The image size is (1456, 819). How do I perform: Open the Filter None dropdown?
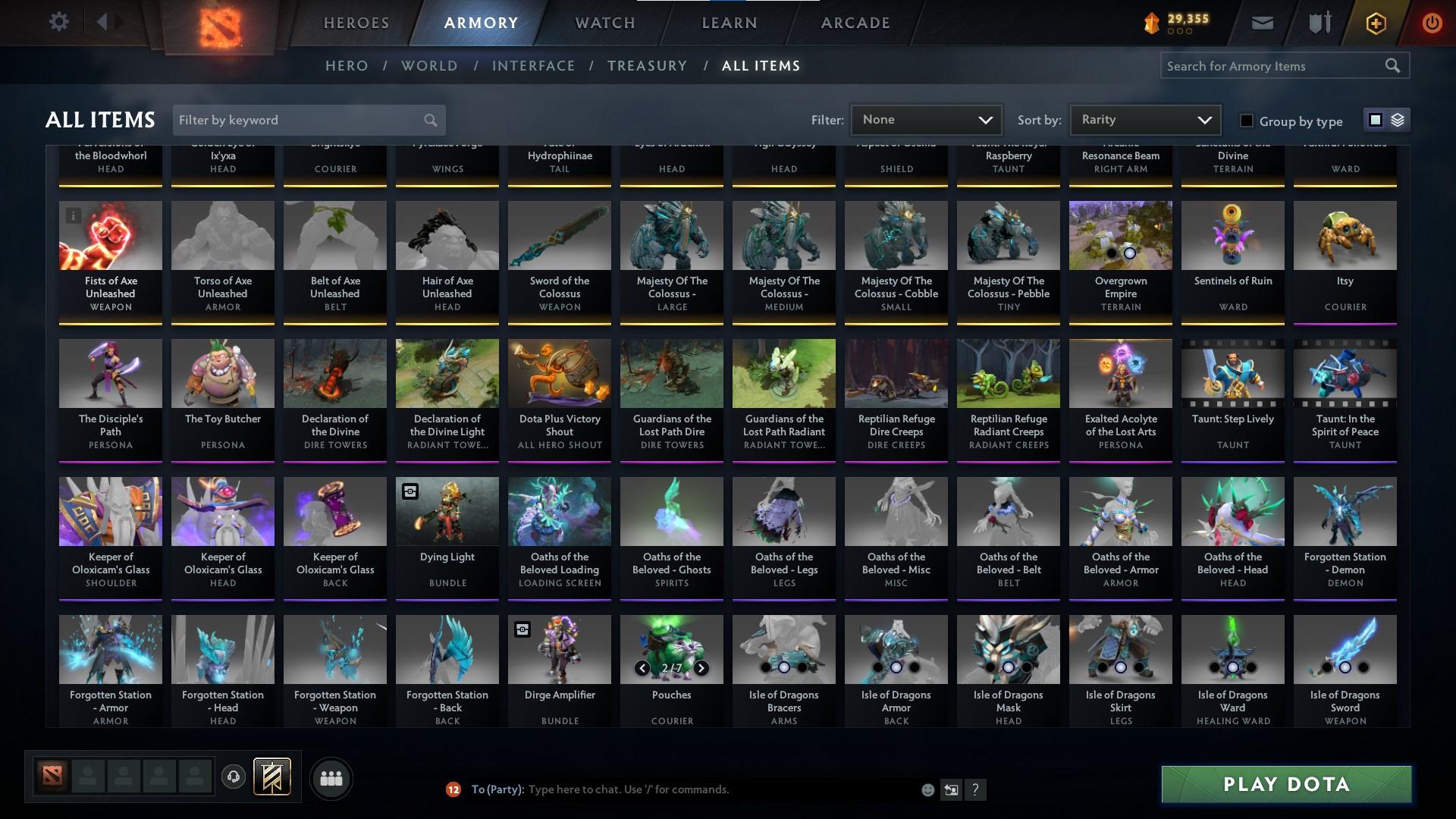[x=926, y=120]
